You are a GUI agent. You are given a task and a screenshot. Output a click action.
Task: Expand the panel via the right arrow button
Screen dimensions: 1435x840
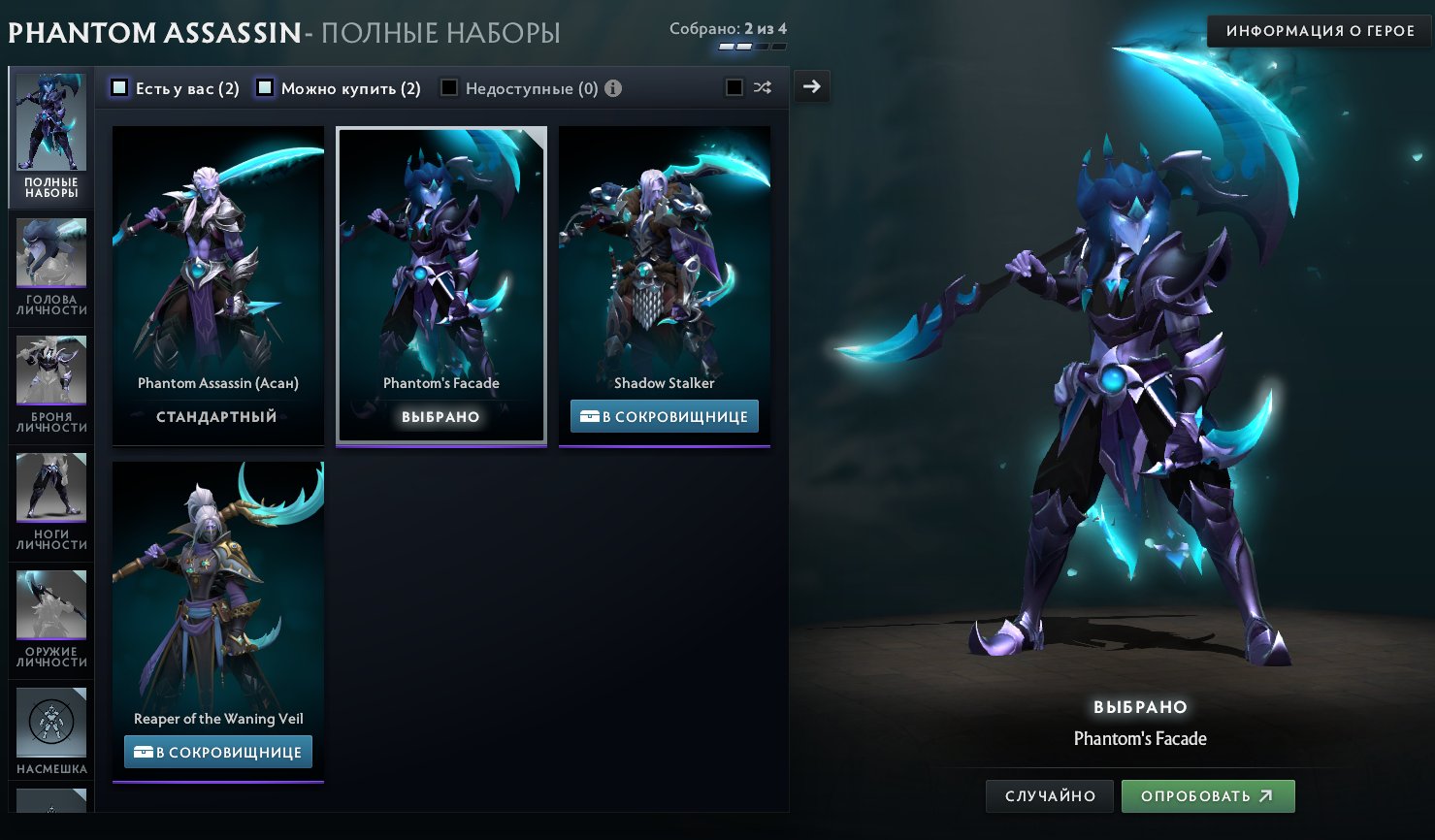(x=811, y=86)
